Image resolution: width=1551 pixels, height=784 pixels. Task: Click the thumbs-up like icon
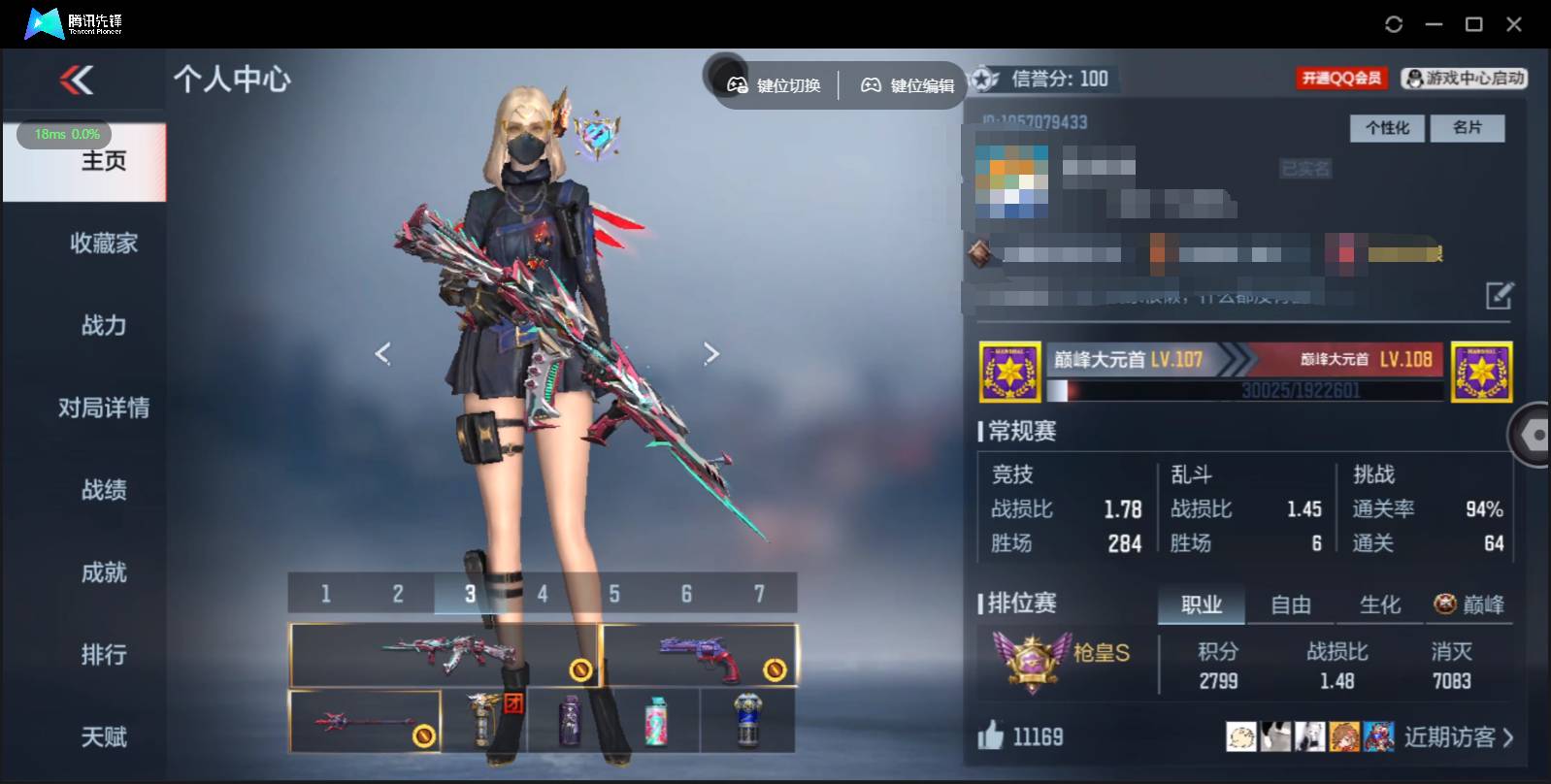[990, 736]
